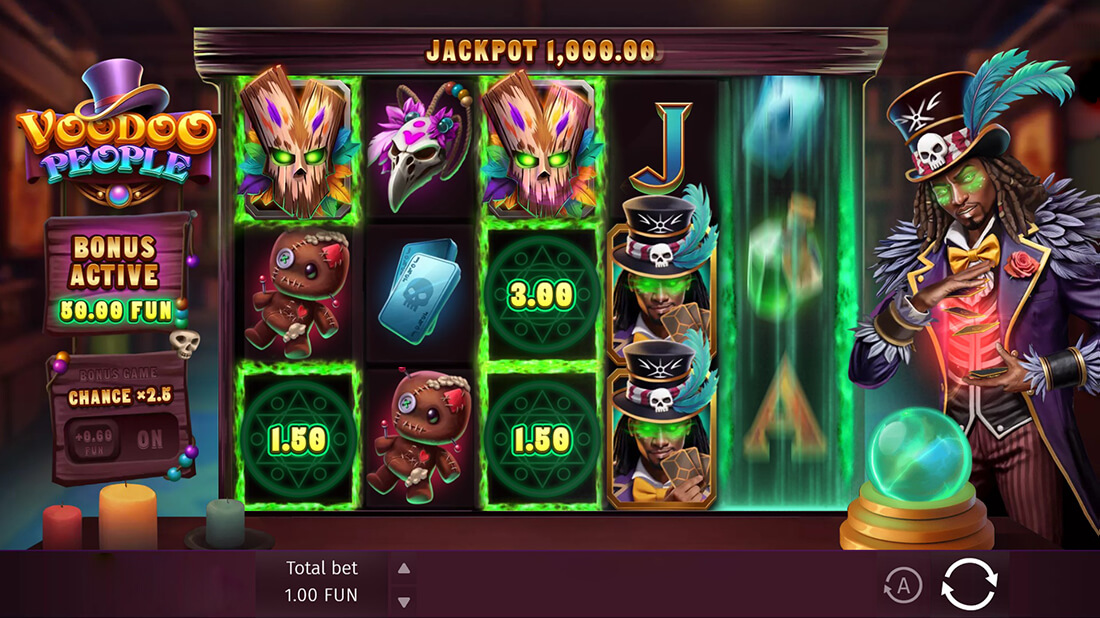Spin the reels with the circular arrows button

969,584
